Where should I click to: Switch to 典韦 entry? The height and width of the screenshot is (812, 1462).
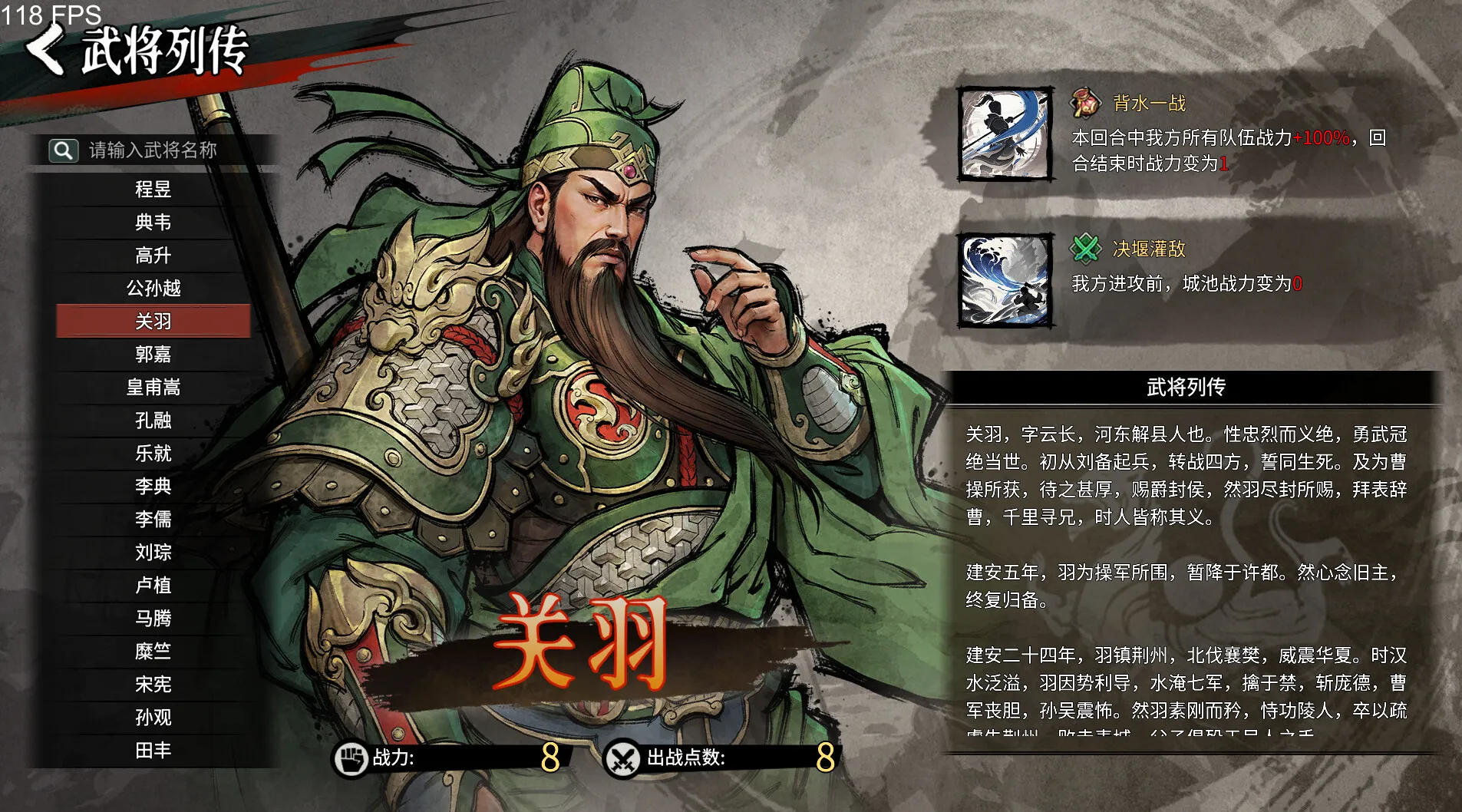point(153,223)
